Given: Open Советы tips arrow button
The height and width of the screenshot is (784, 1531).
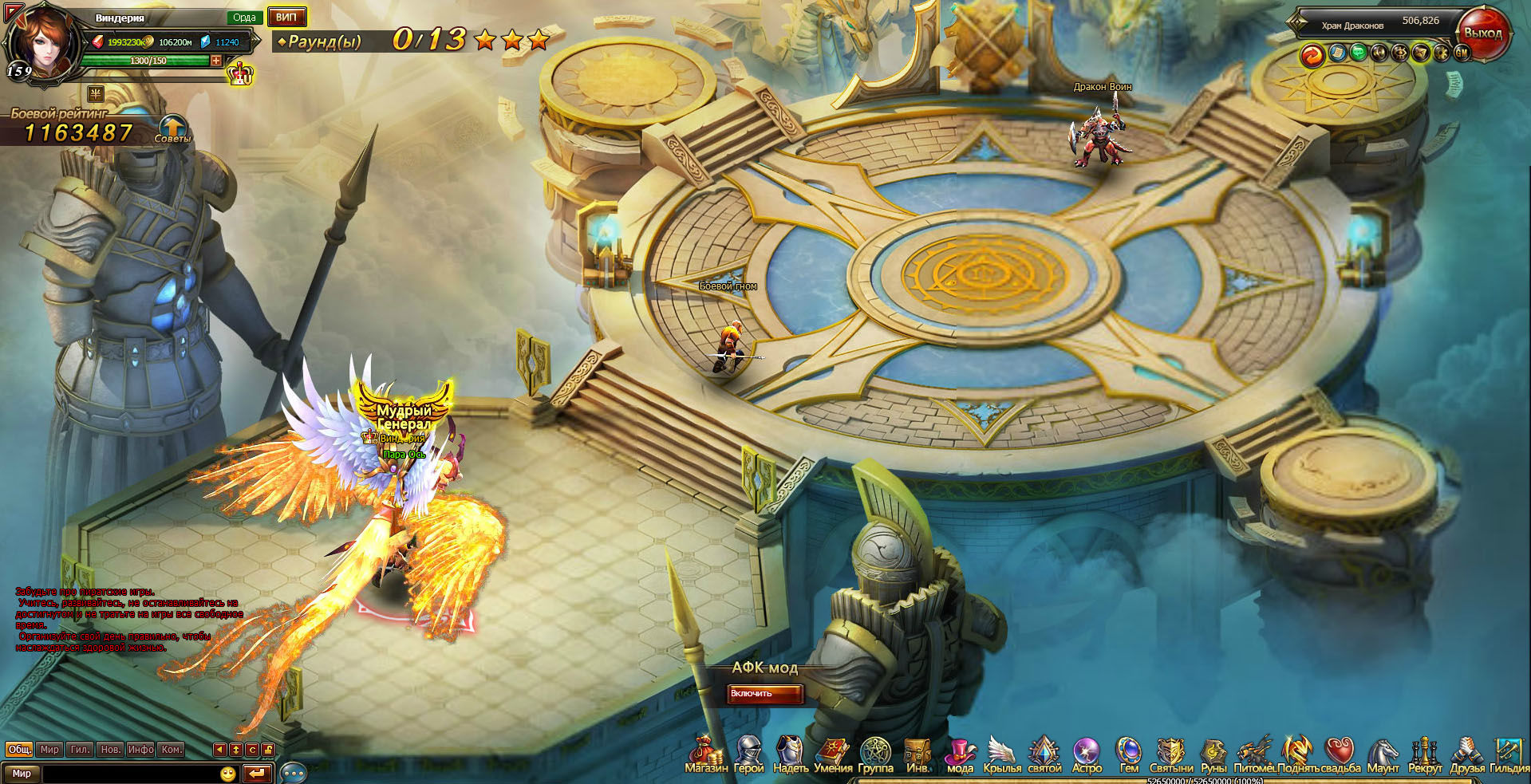Looking at the screenshot, I should pyautogui.click(x=172, y=128).
